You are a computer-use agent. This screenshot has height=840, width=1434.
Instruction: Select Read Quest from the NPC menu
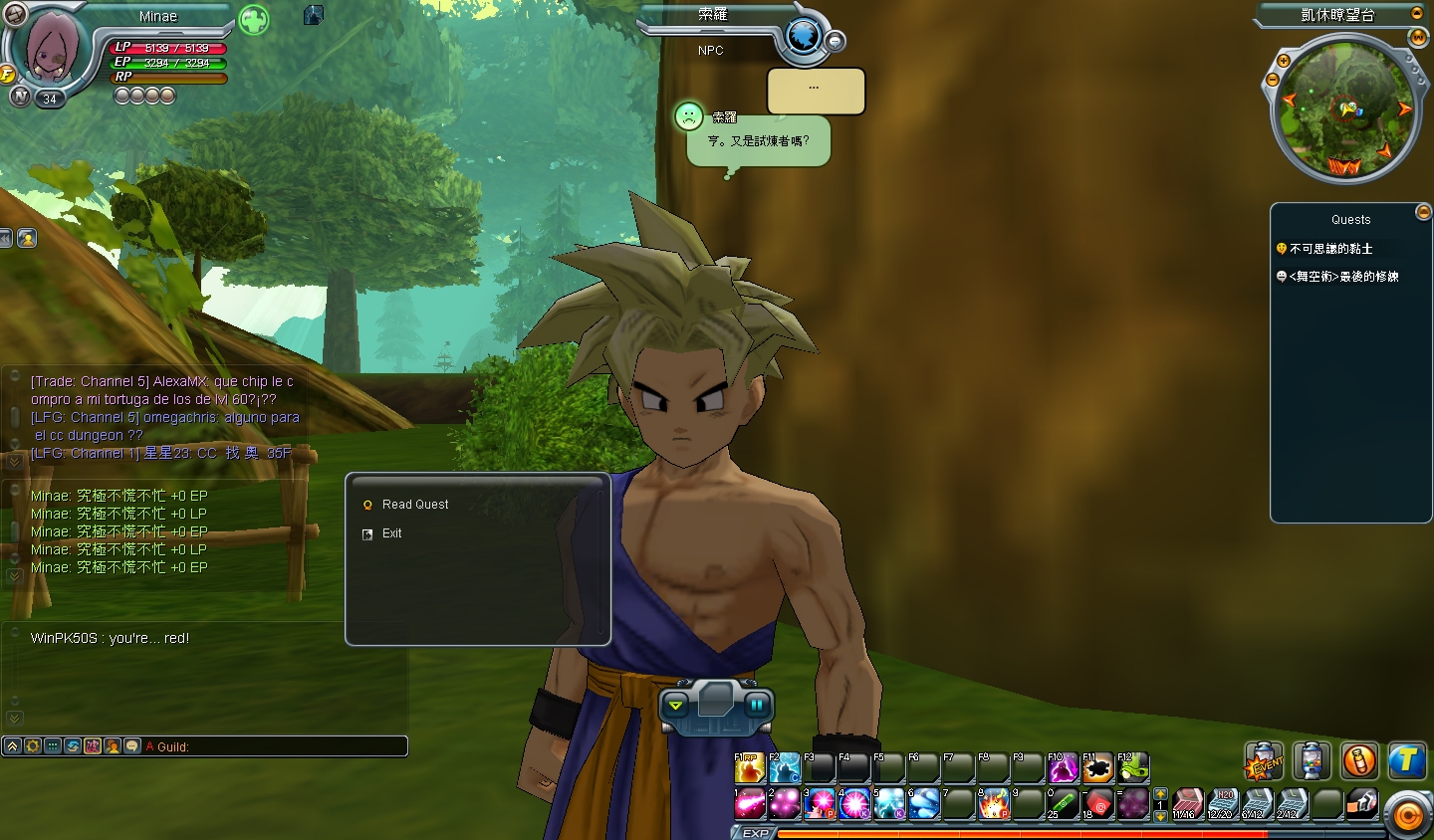[x=416, y=505]
